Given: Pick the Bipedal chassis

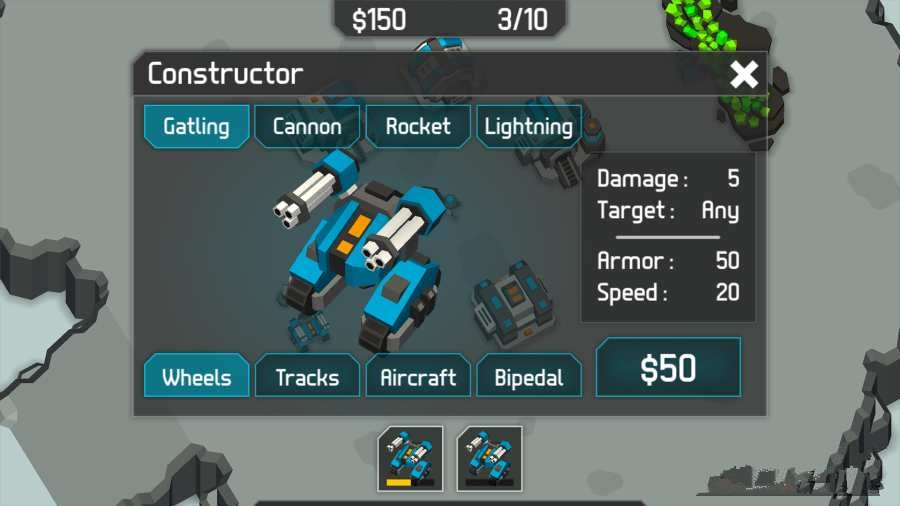Looking at the screenshot, I should (528, 377).
